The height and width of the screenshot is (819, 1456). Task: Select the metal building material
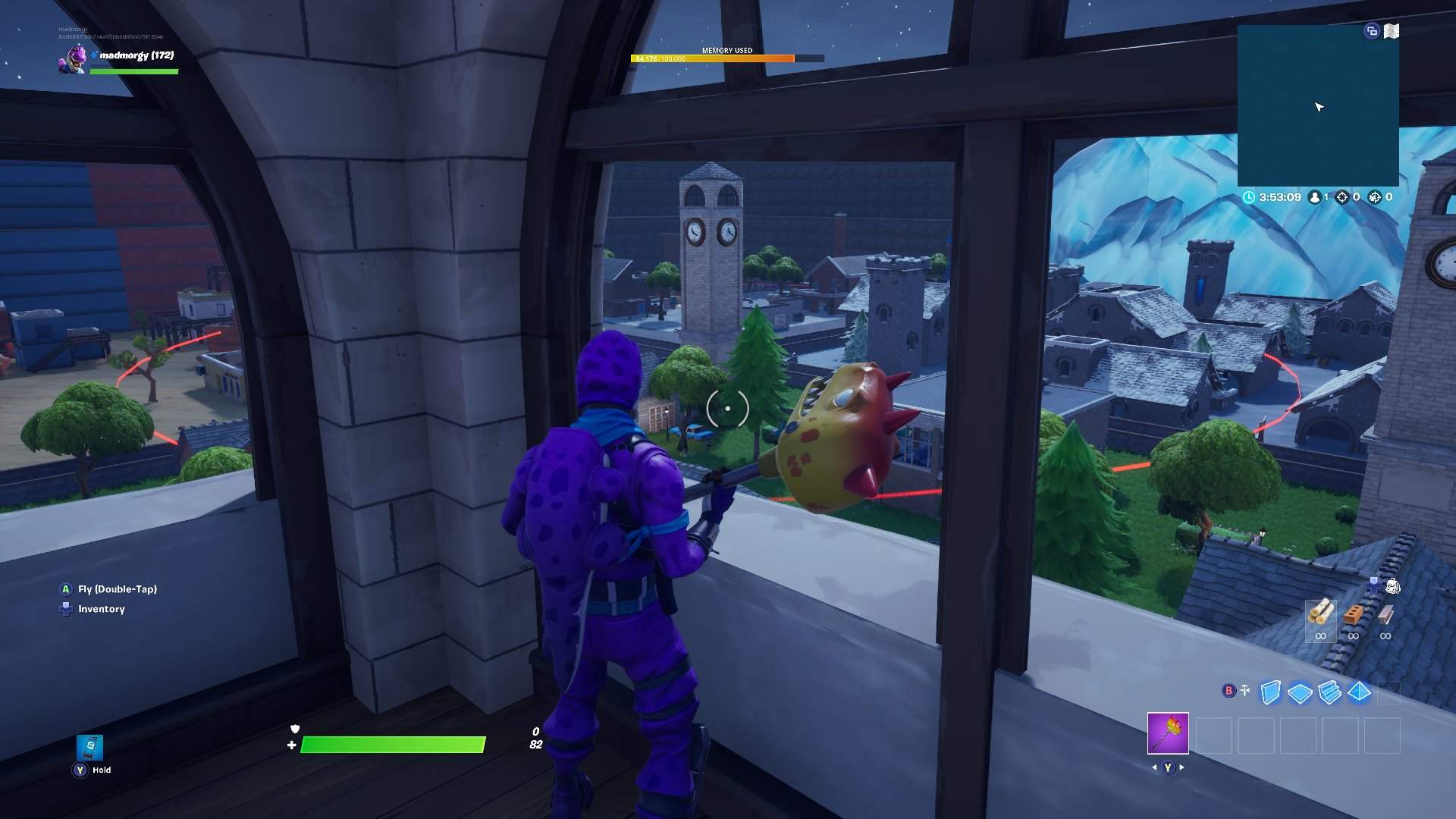[1385, 614]
